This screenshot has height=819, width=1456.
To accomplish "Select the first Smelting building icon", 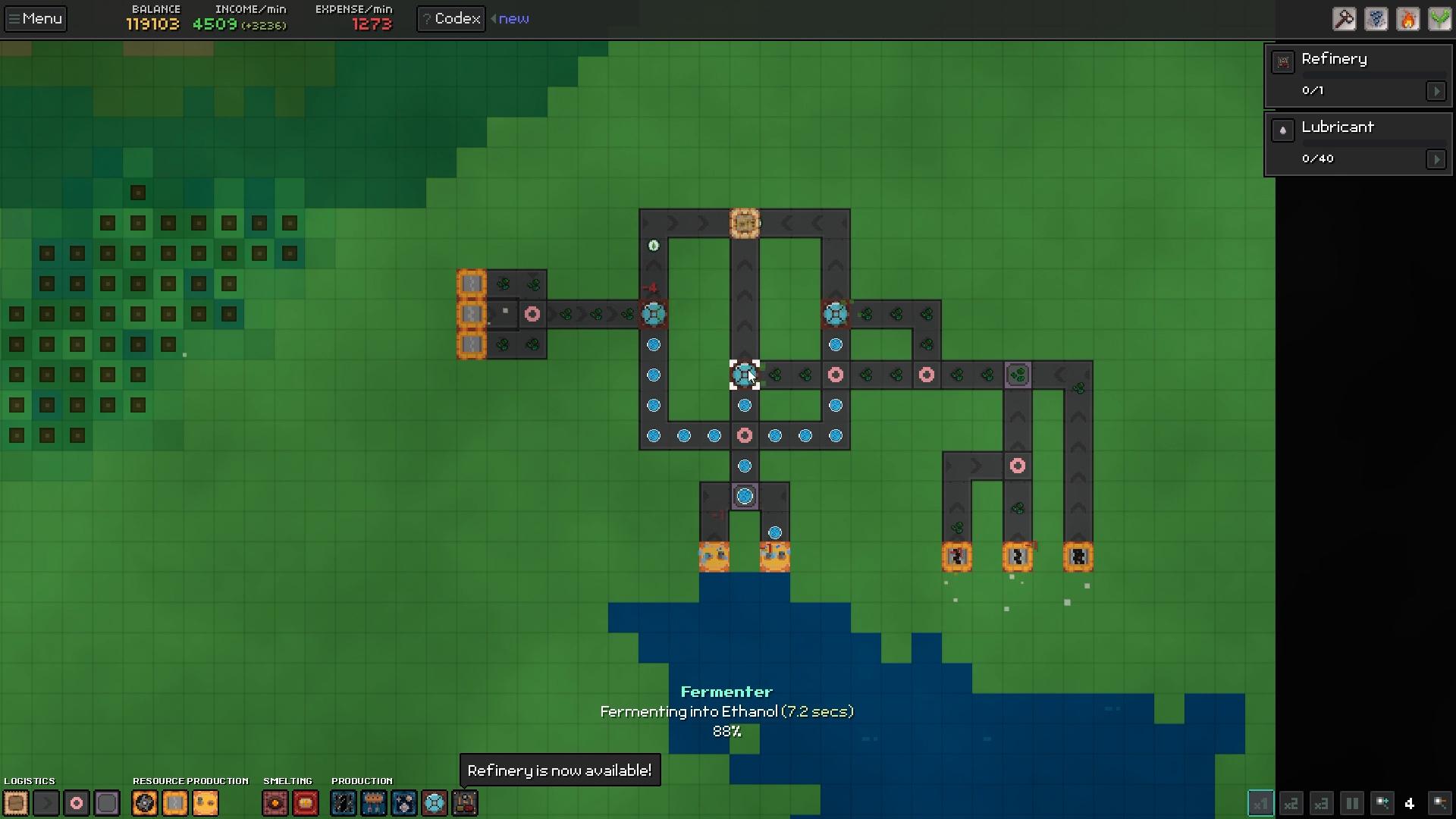I will 275,803.
